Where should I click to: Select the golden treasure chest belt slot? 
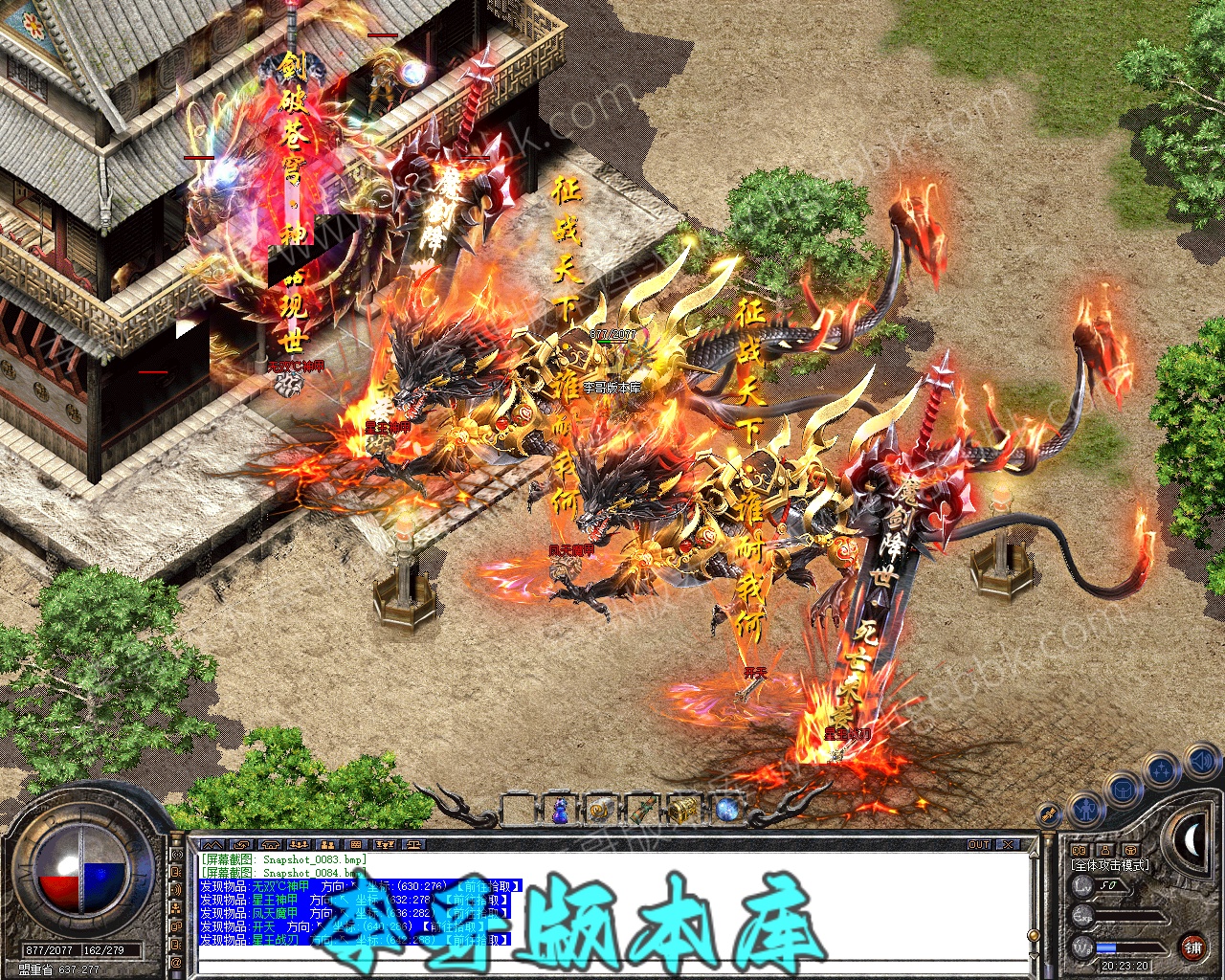682,811
